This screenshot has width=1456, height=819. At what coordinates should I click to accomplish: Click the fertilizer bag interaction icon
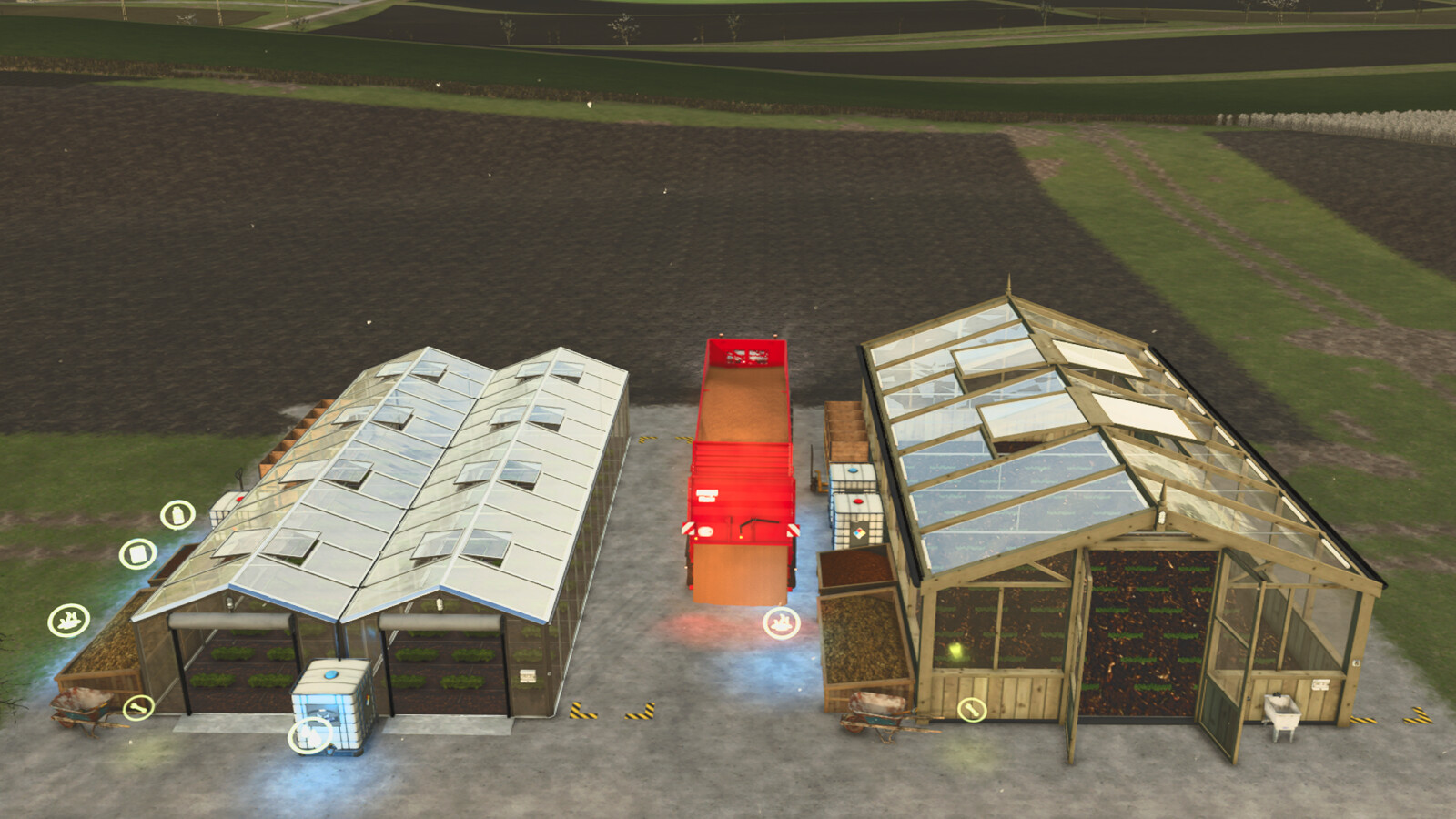[137, 552]
